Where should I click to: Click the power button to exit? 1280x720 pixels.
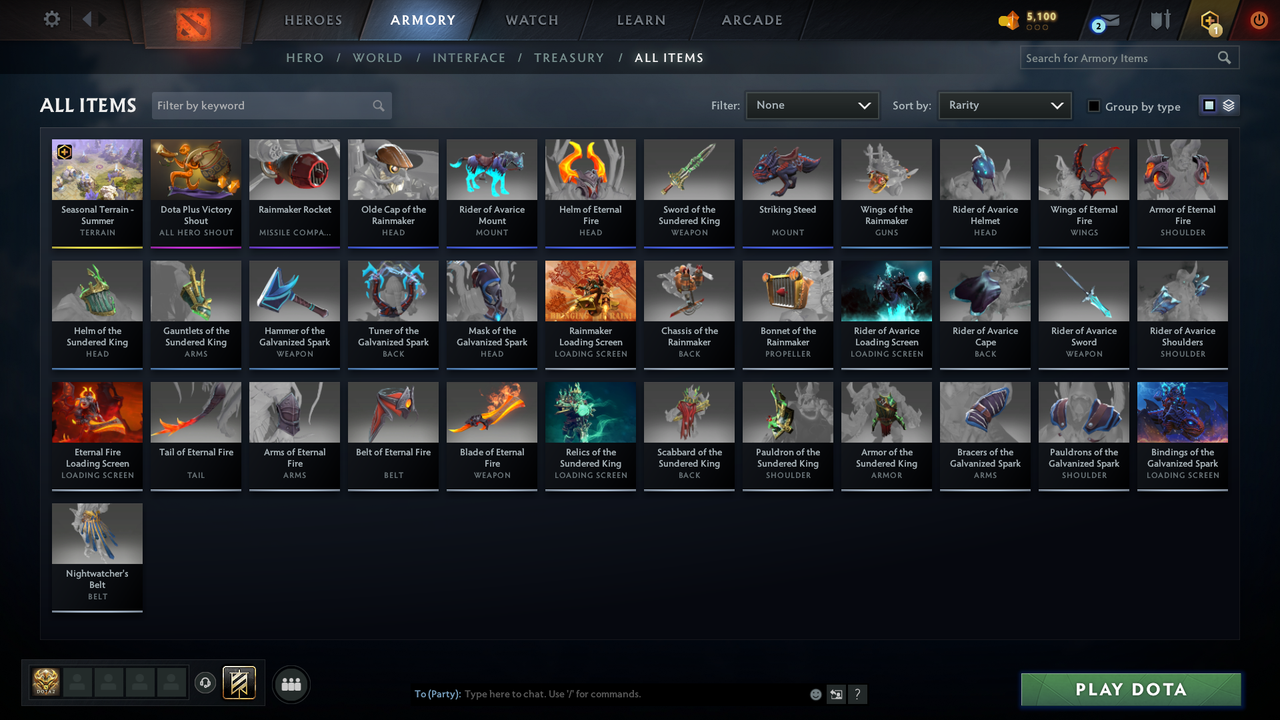(x=1258, y=18)
